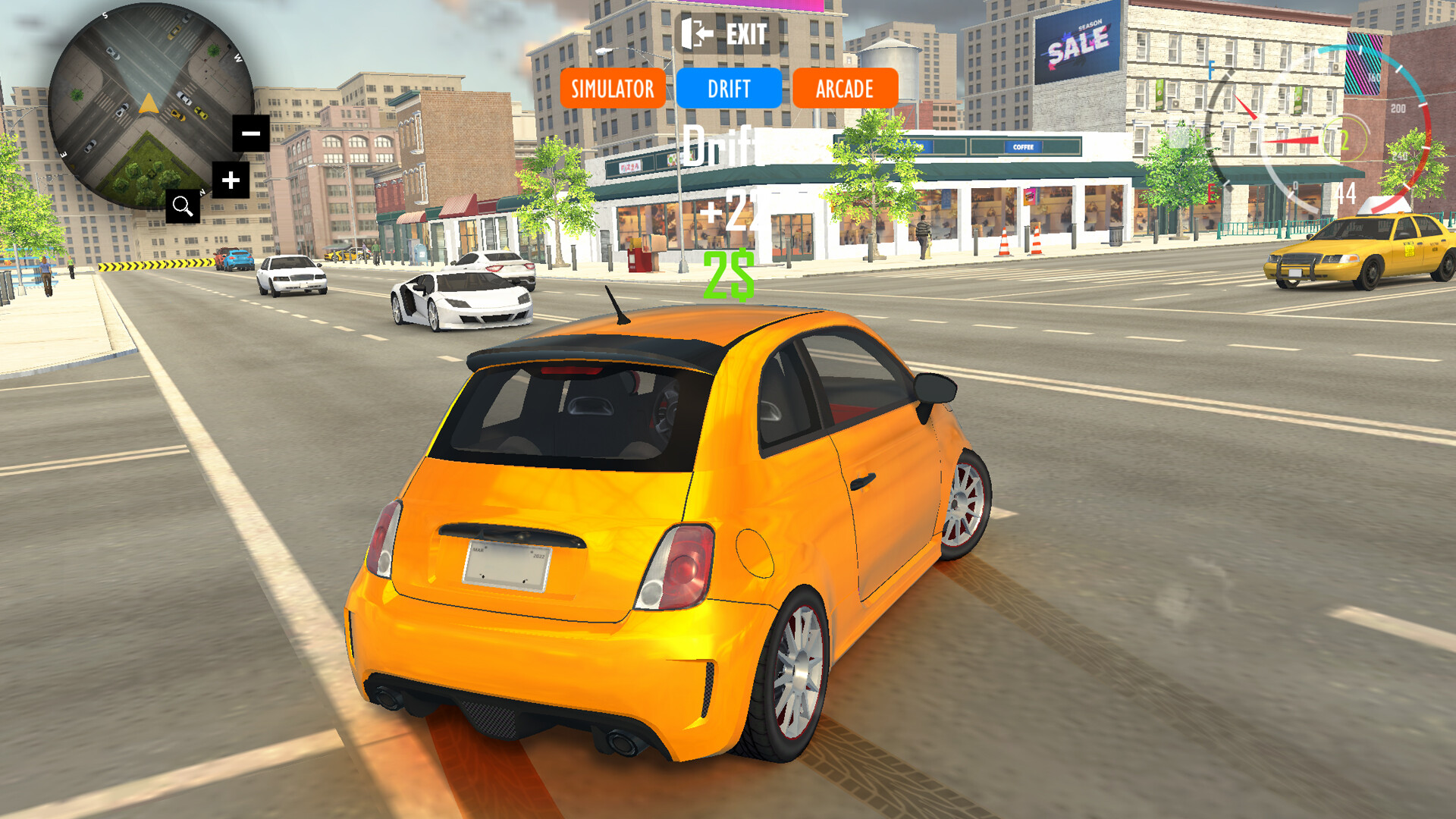
Task: Select the yellow player arrow on the minimap
Action: point(149,104)
